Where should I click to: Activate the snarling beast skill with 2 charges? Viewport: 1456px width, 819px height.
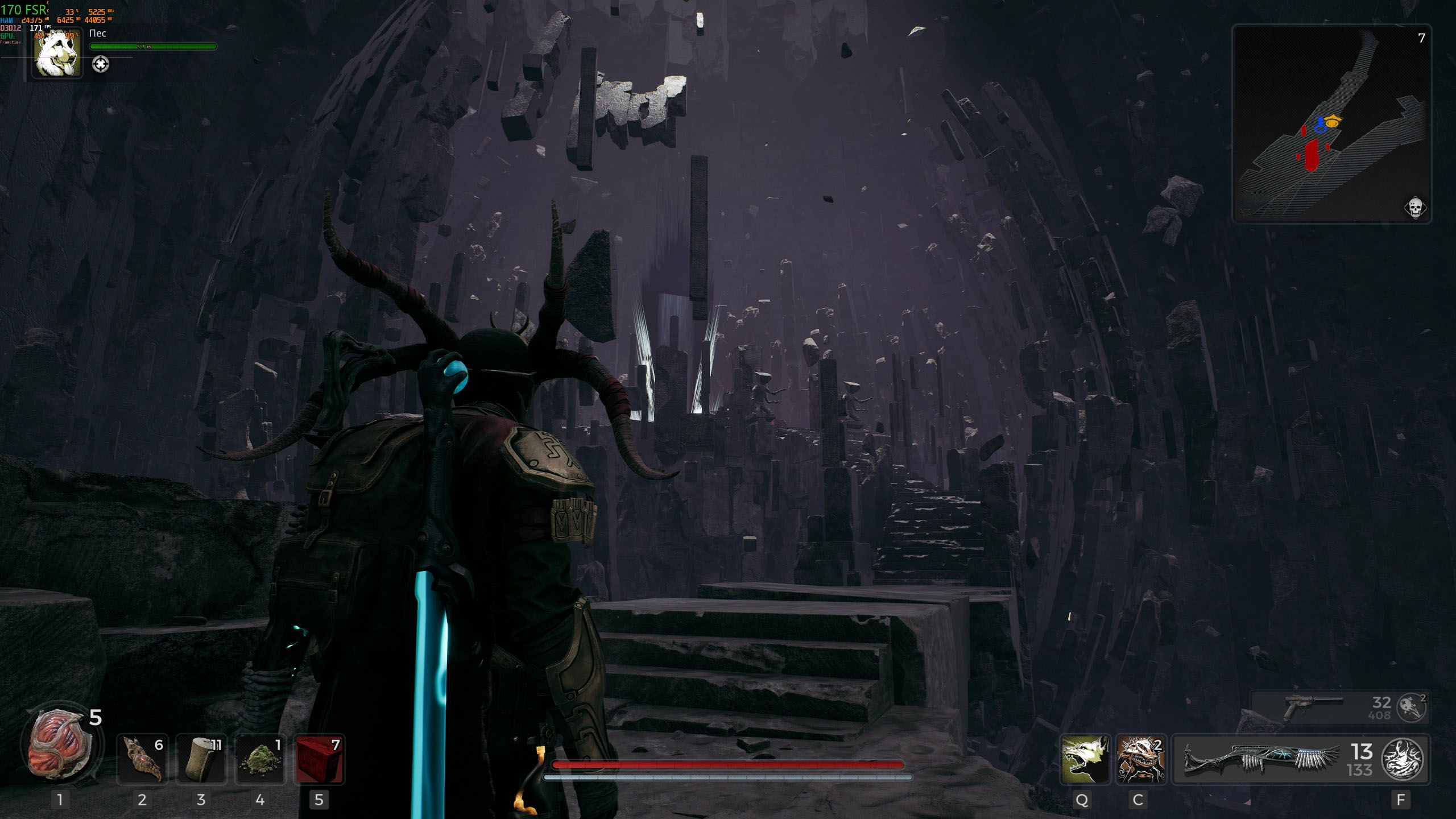[x=1141, y=760]
